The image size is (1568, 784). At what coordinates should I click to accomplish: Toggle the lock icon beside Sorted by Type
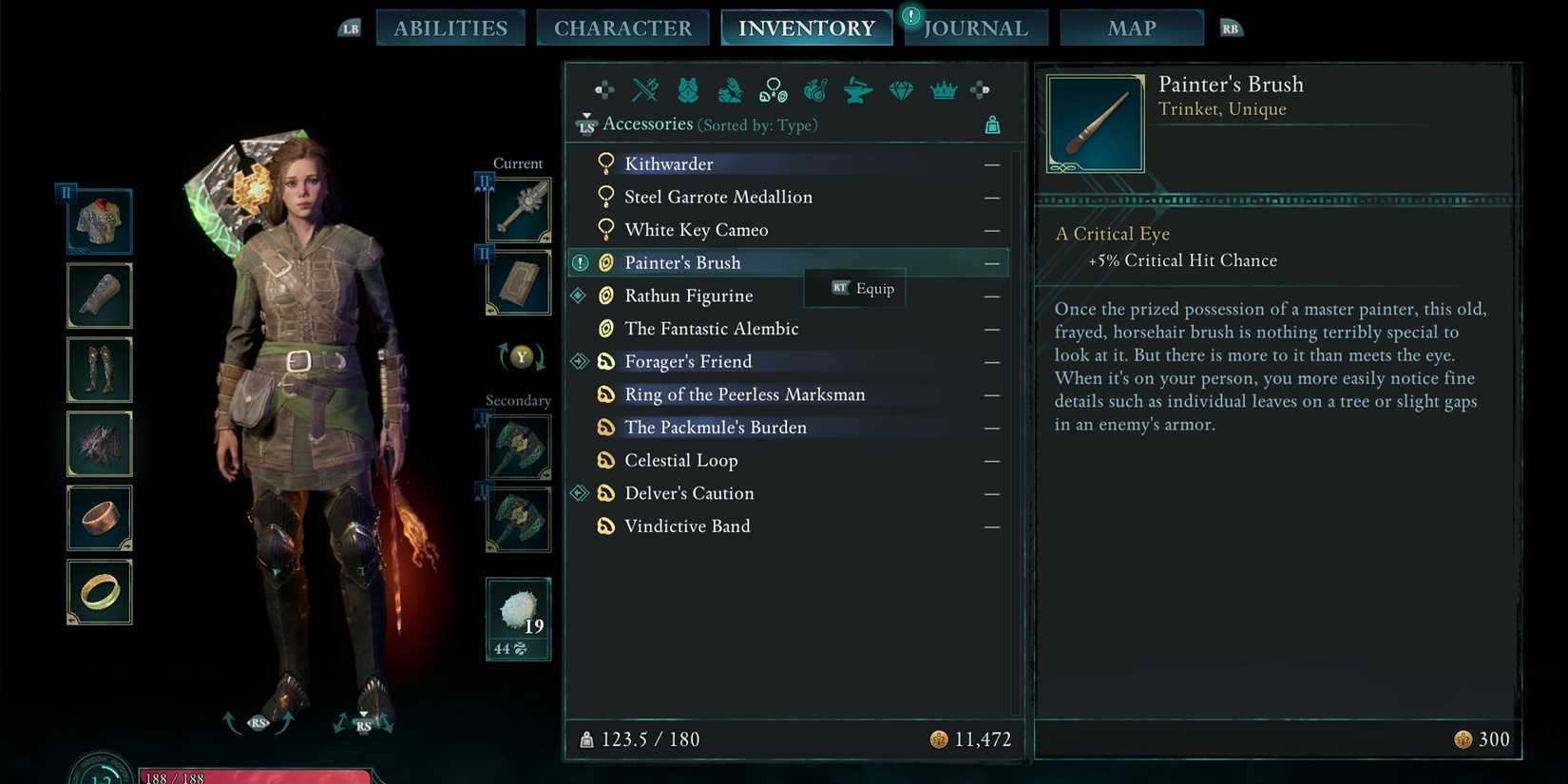pyautogui.click(x=993, y=124)
